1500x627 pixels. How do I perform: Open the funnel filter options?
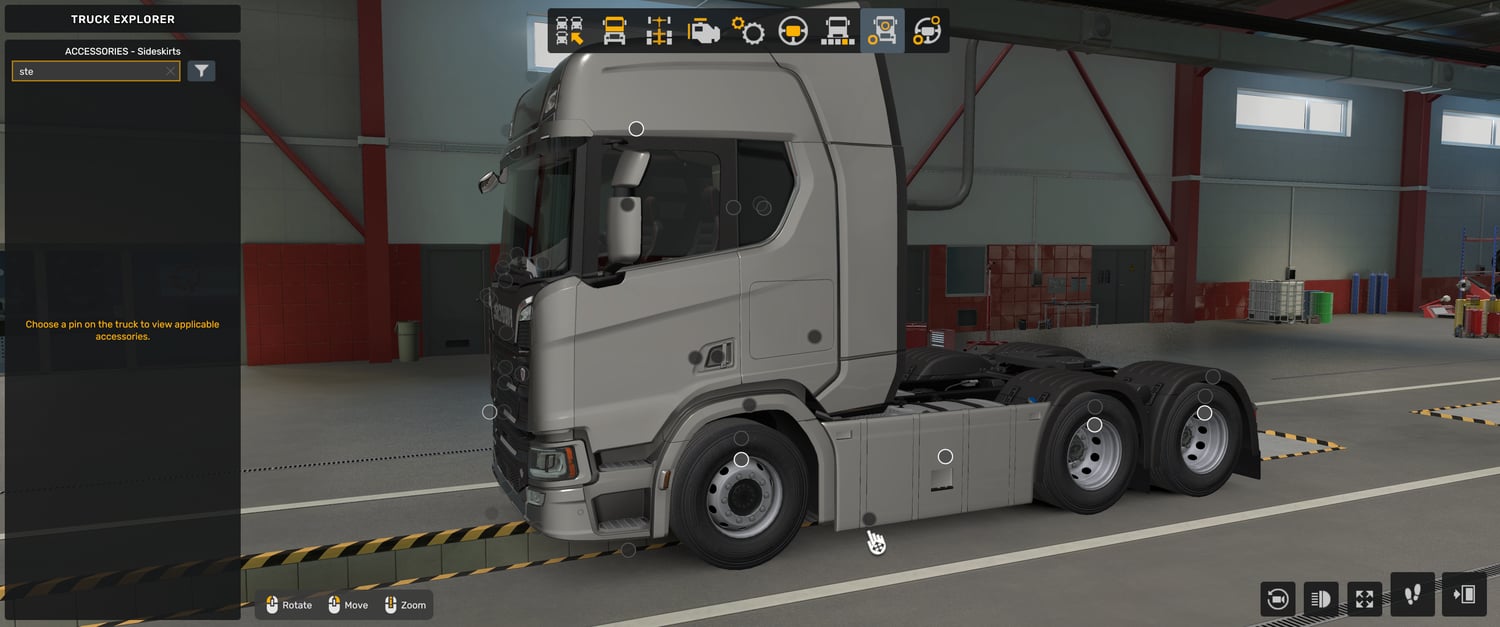201,71
